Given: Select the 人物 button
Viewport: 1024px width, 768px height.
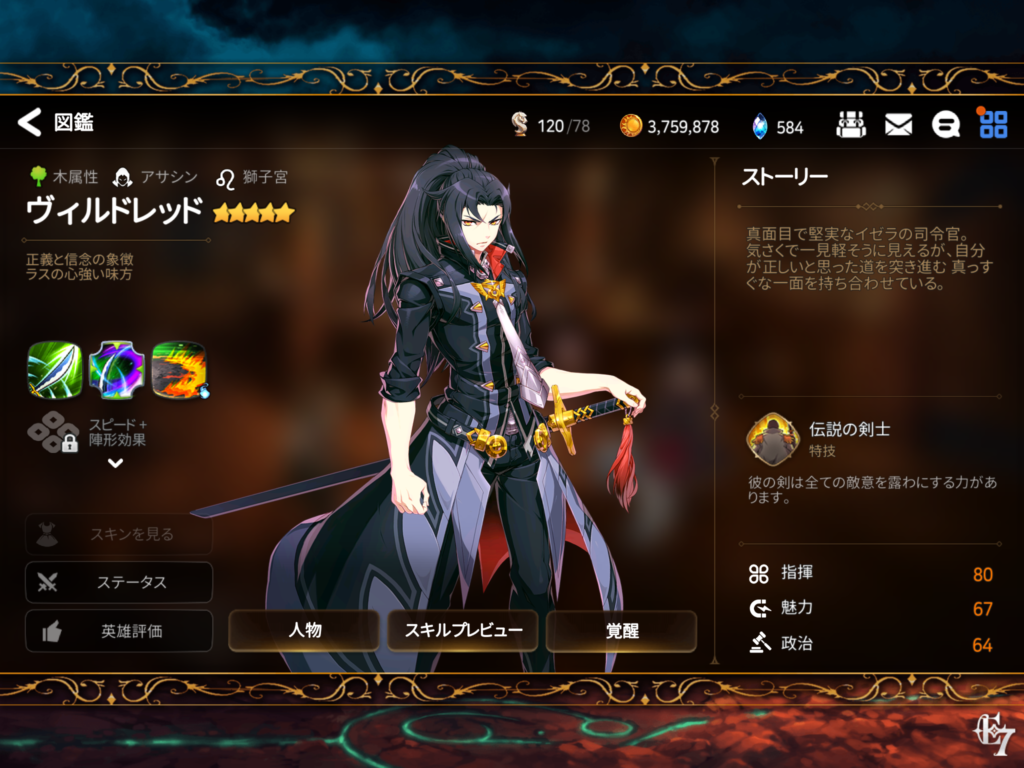Looking at the screenshot, I should [304, 631].
